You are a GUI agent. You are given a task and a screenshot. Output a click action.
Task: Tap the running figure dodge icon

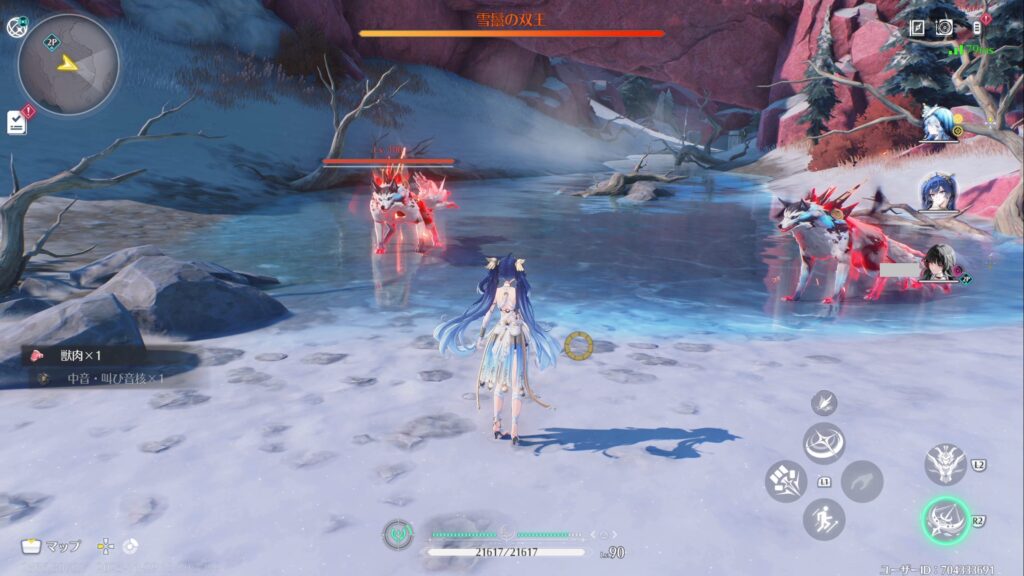coord(824,519)
